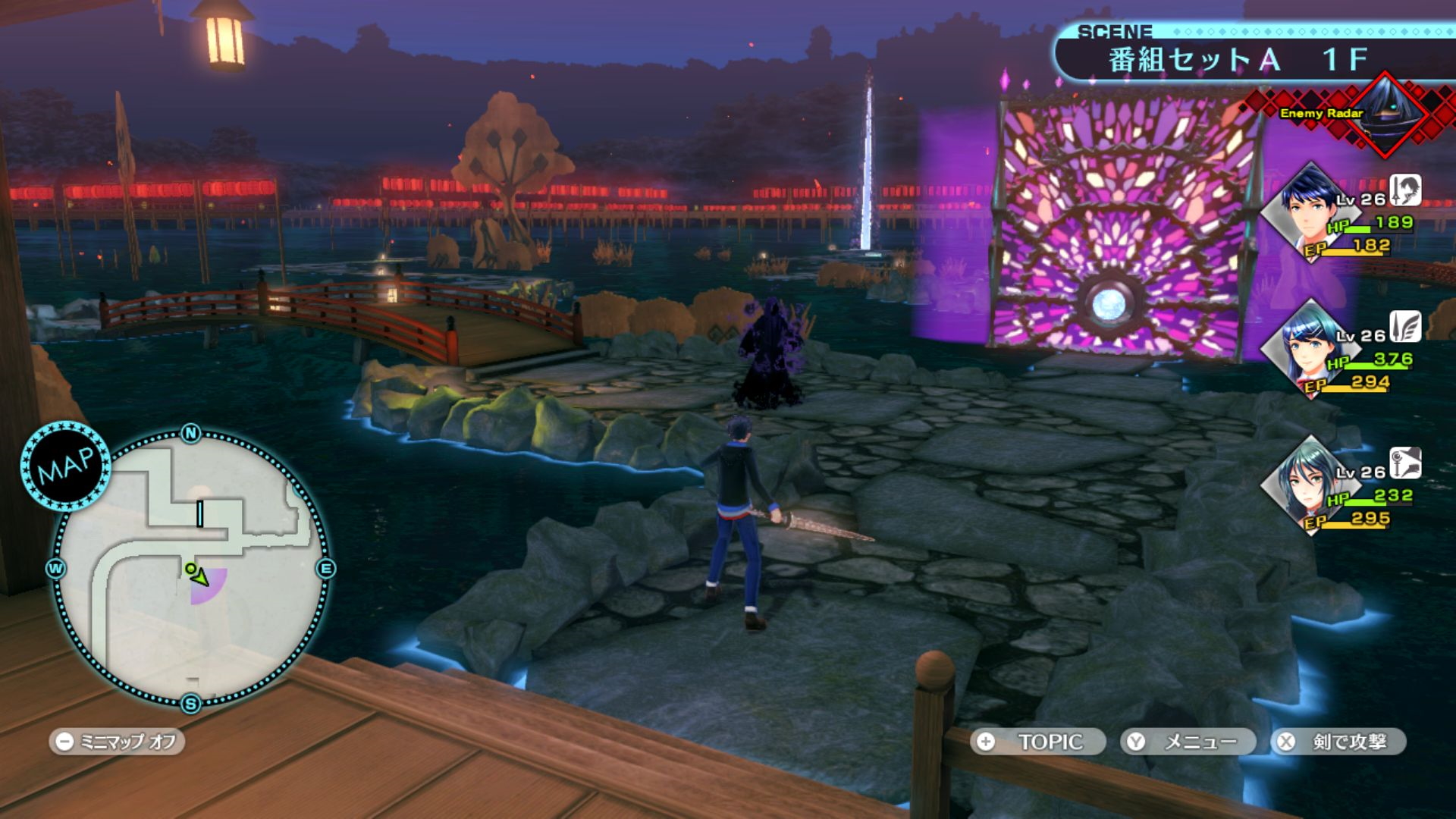Click the circular minimap
Viewport: 1456px width, 819px height.
pyautogui.click(x=191, y=569)
